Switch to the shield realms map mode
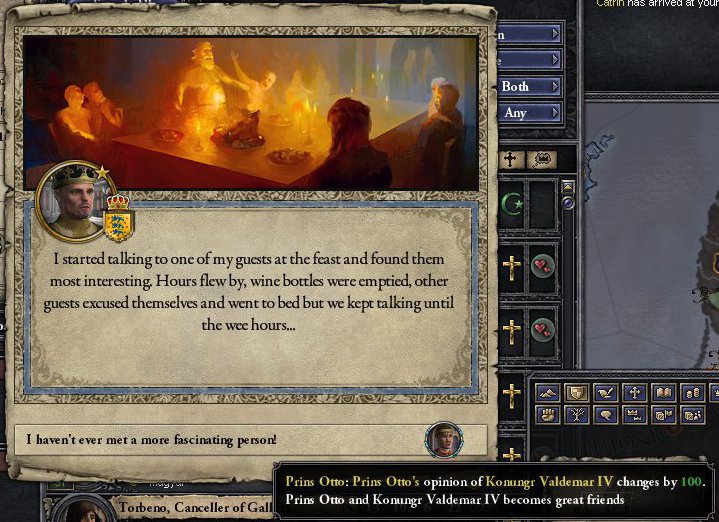Image resolution: width=719 pixels, height=522 pixels. pyautogui.click(x=576, y=393)
